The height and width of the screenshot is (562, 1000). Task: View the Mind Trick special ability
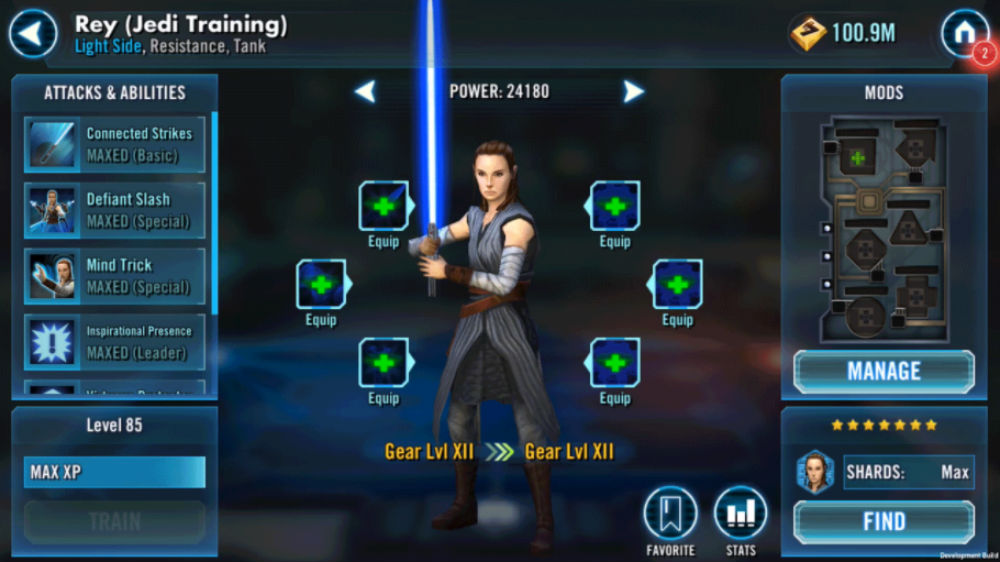click(115, 276)
